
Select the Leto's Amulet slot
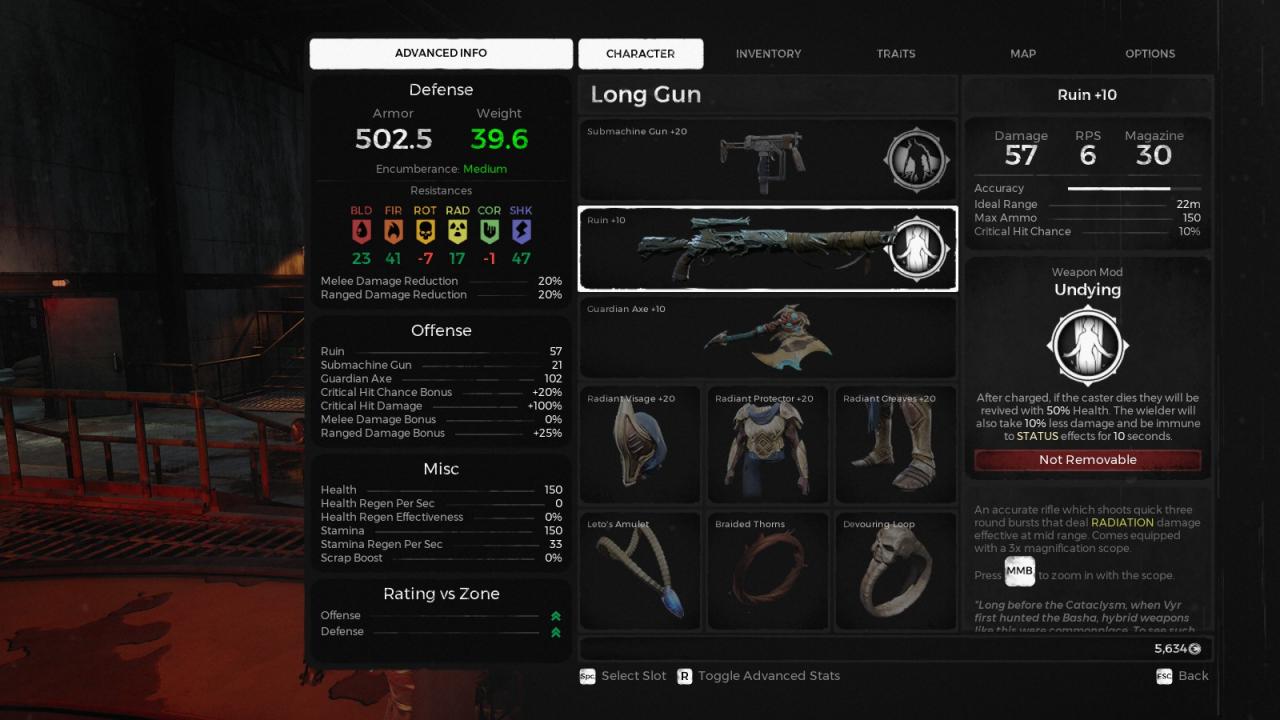[x=640, y=571]
